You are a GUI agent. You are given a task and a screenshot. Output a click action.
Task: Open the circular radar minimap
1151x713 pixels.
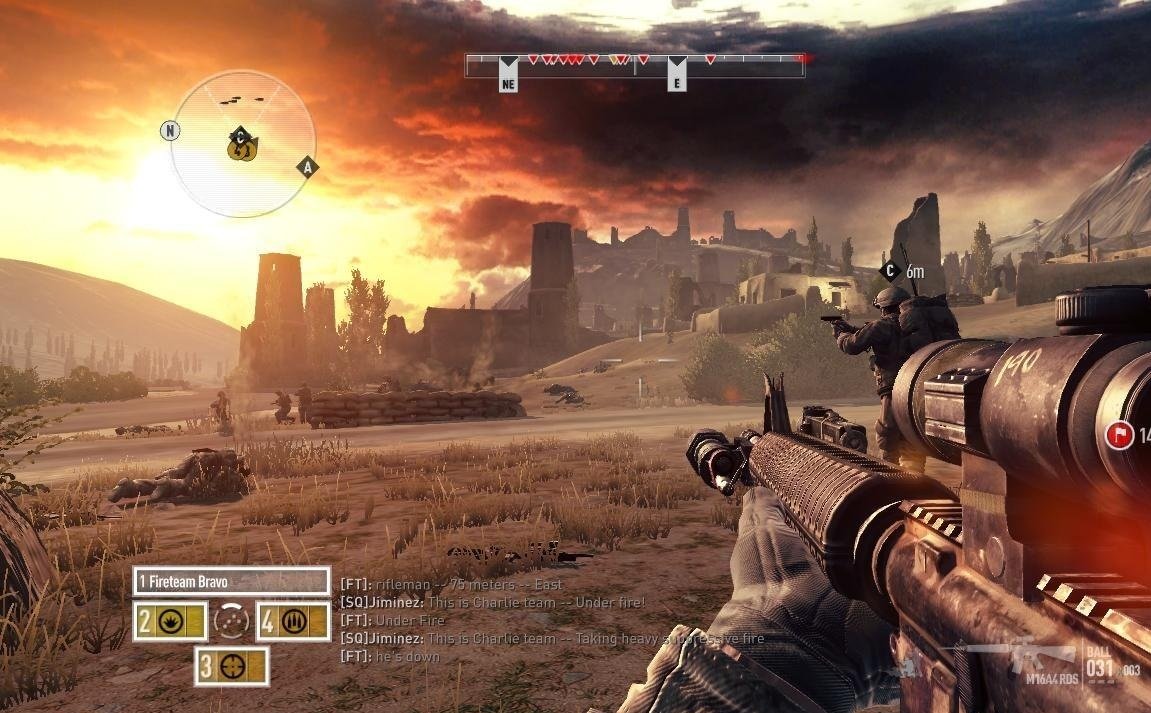[x=243, y=143]
